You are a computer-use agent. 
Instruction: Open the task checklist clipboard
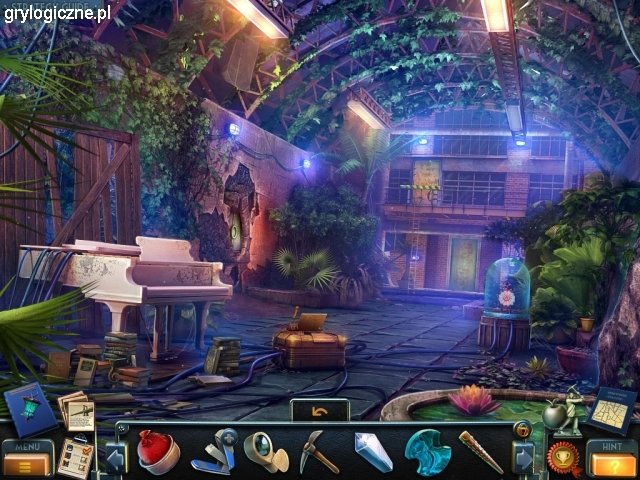click(x=75, y=455)
